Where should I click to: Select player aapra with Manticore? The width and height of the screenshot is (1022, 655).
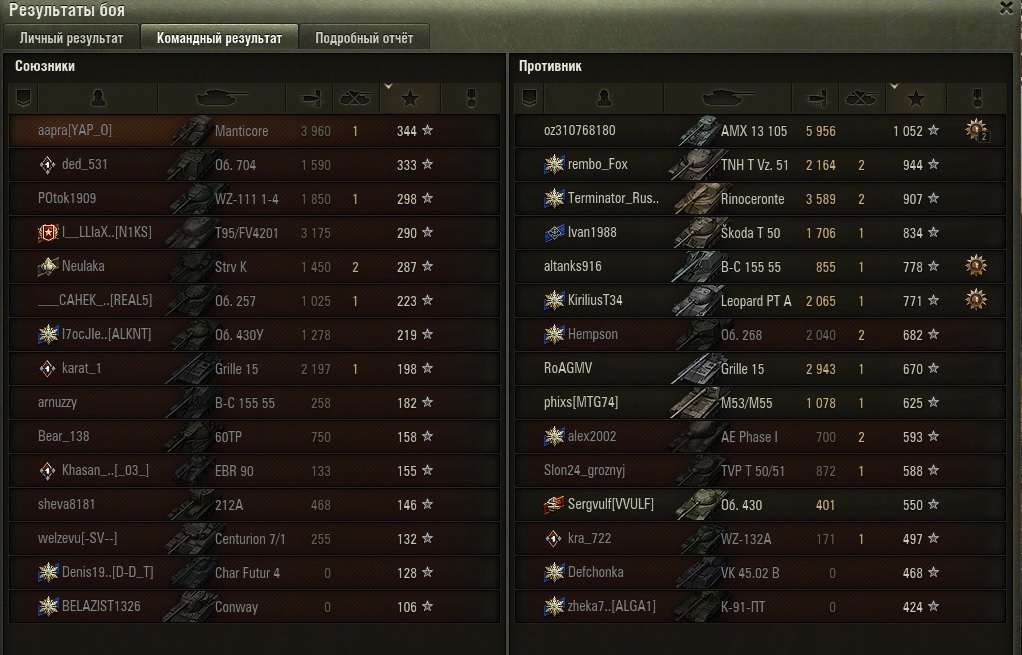point(254,131)
